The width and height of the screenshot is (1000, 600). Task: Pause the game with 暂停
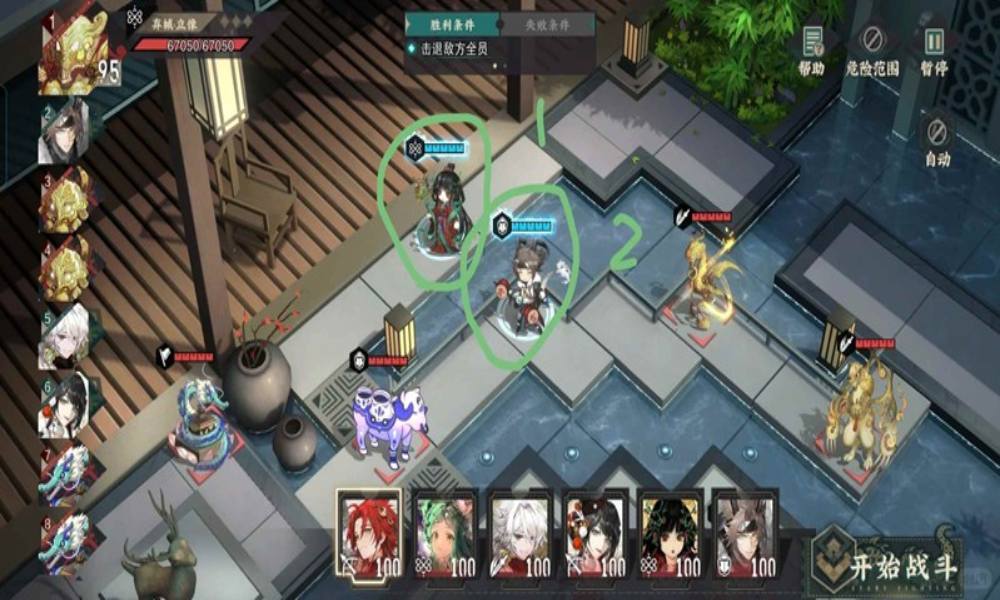934,50
